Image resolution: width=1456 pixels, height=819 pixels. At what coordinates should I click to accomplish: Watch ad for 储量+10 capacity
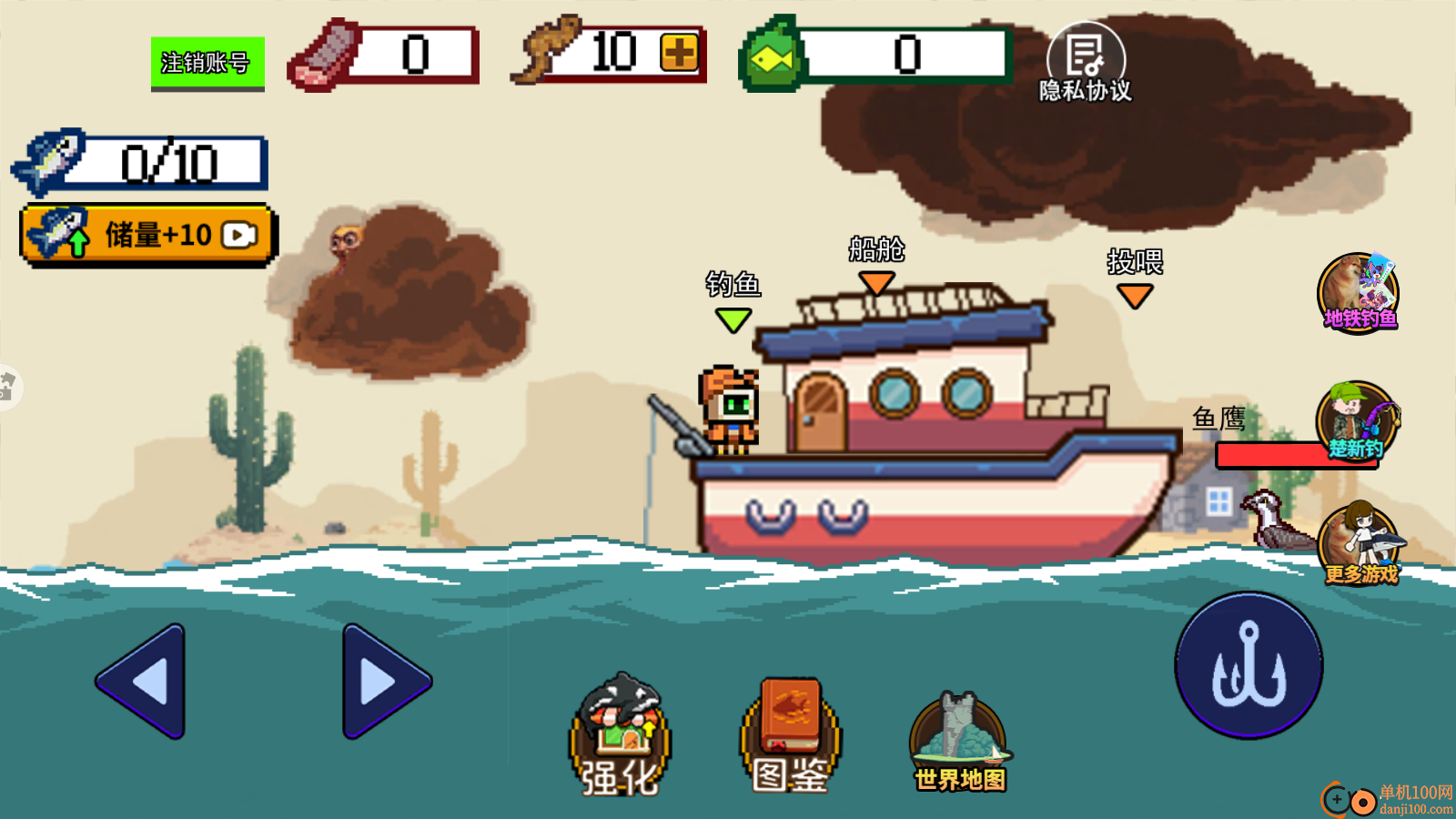coord(147,235)
